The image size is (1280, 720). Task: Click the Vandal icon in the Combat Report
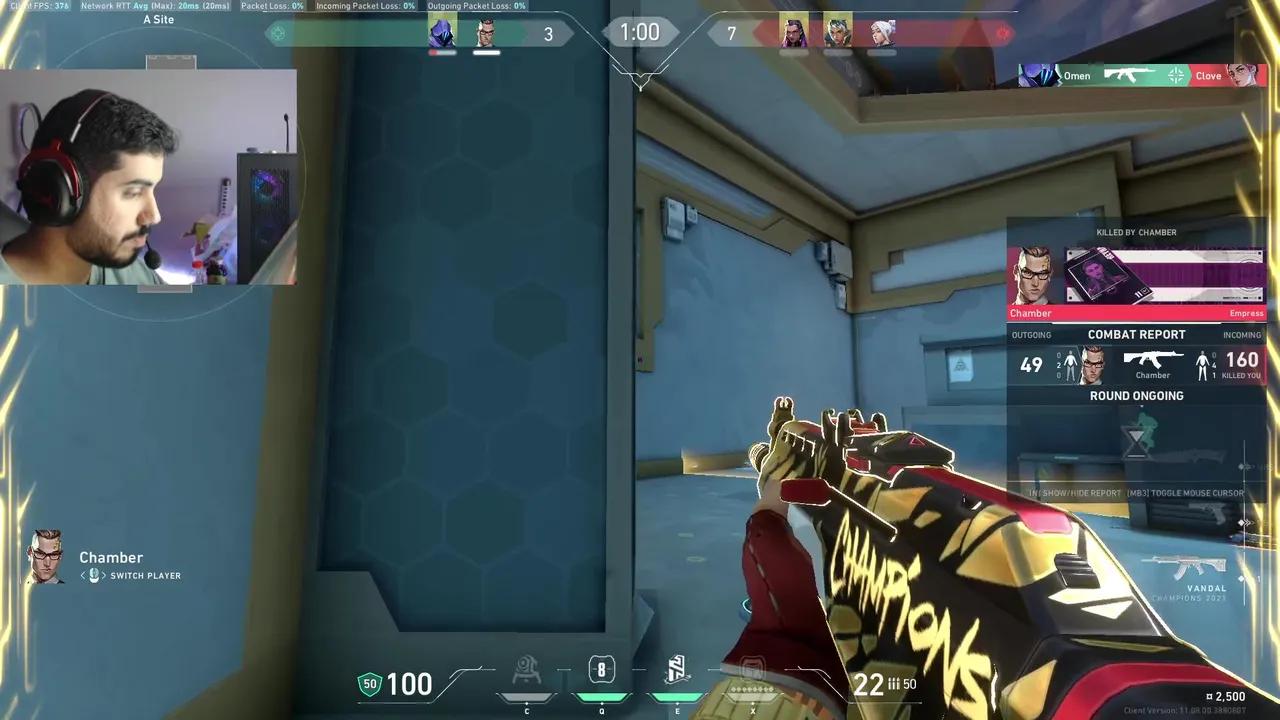[x=1154, y=358]
